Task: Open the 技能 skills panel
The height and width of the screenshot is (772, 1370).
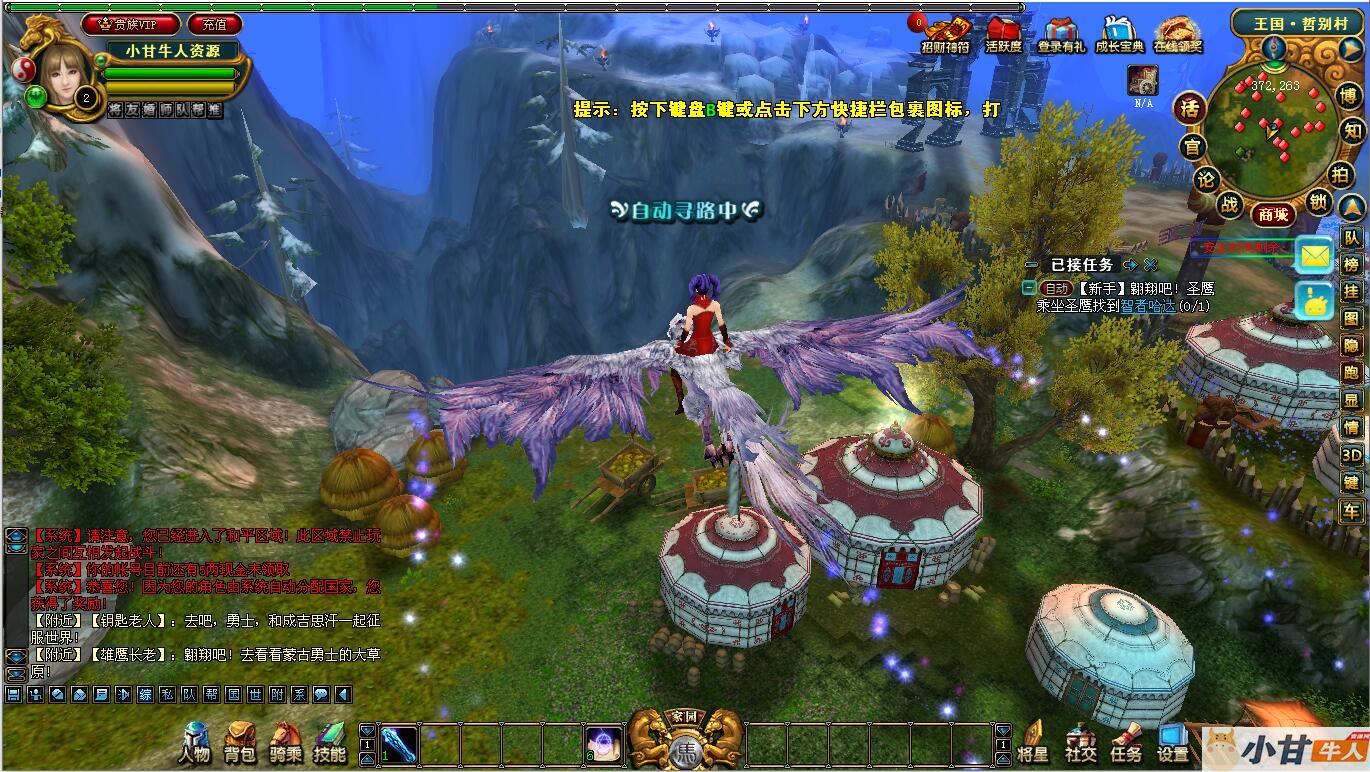Action: (330, 742)
